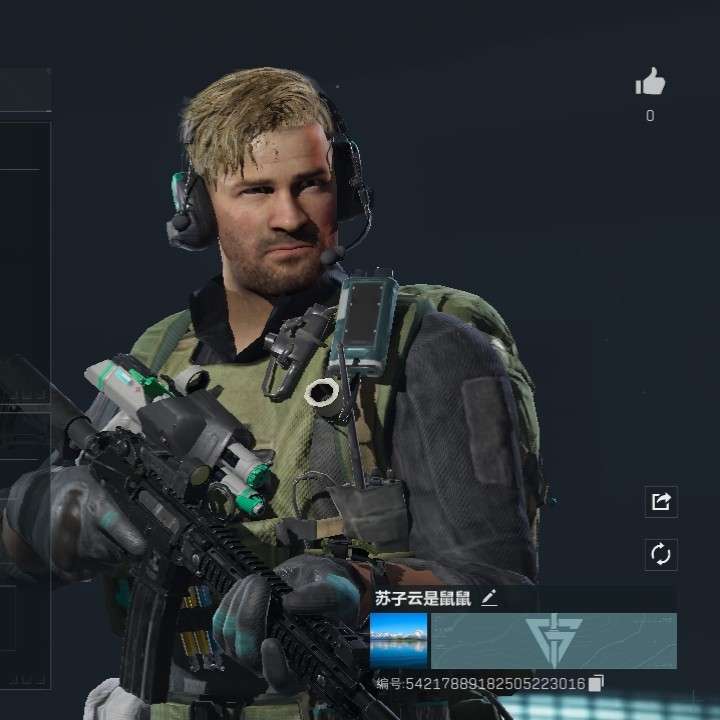Click the circular refresh arrows button
The width and height of the screenshot is (720, 720).
661,554
